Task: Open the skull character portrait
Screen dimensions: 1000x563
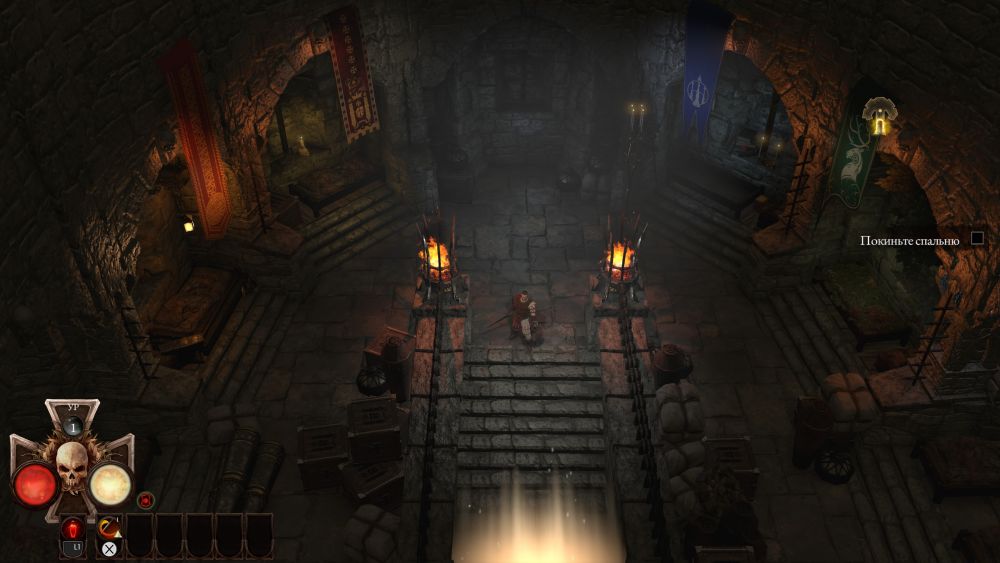Action: (72, 466)
